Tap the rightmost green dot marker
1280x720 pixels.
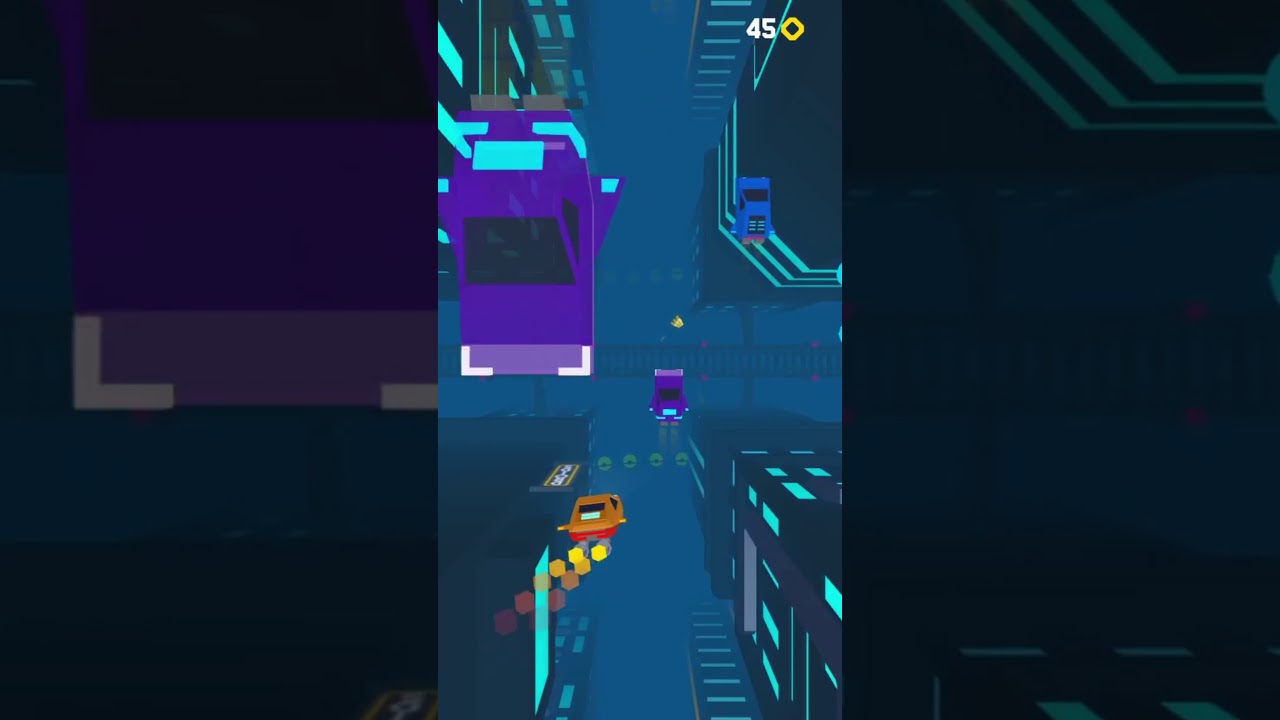click(679, 459)
